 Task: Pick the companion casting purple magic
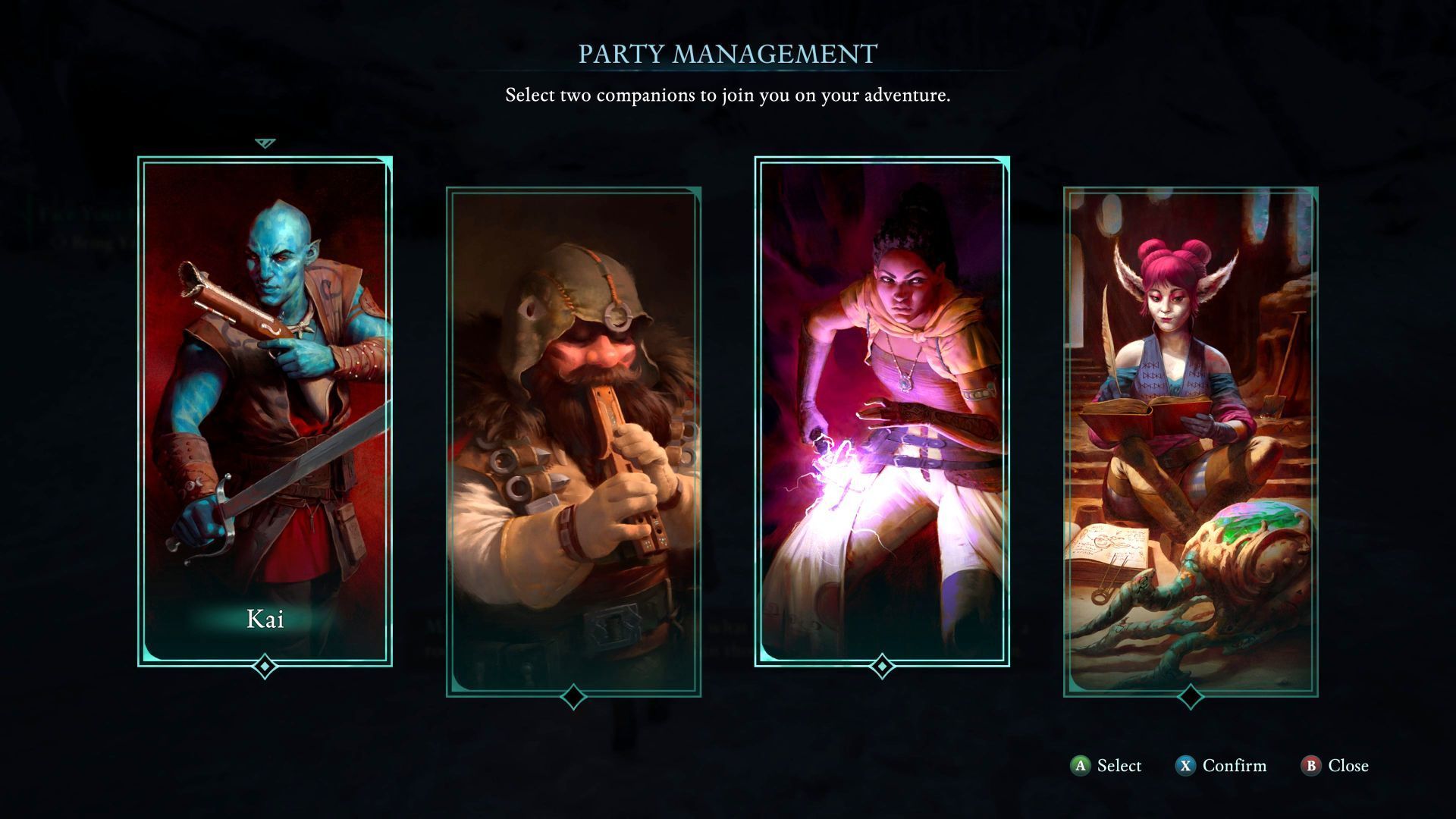882,411
